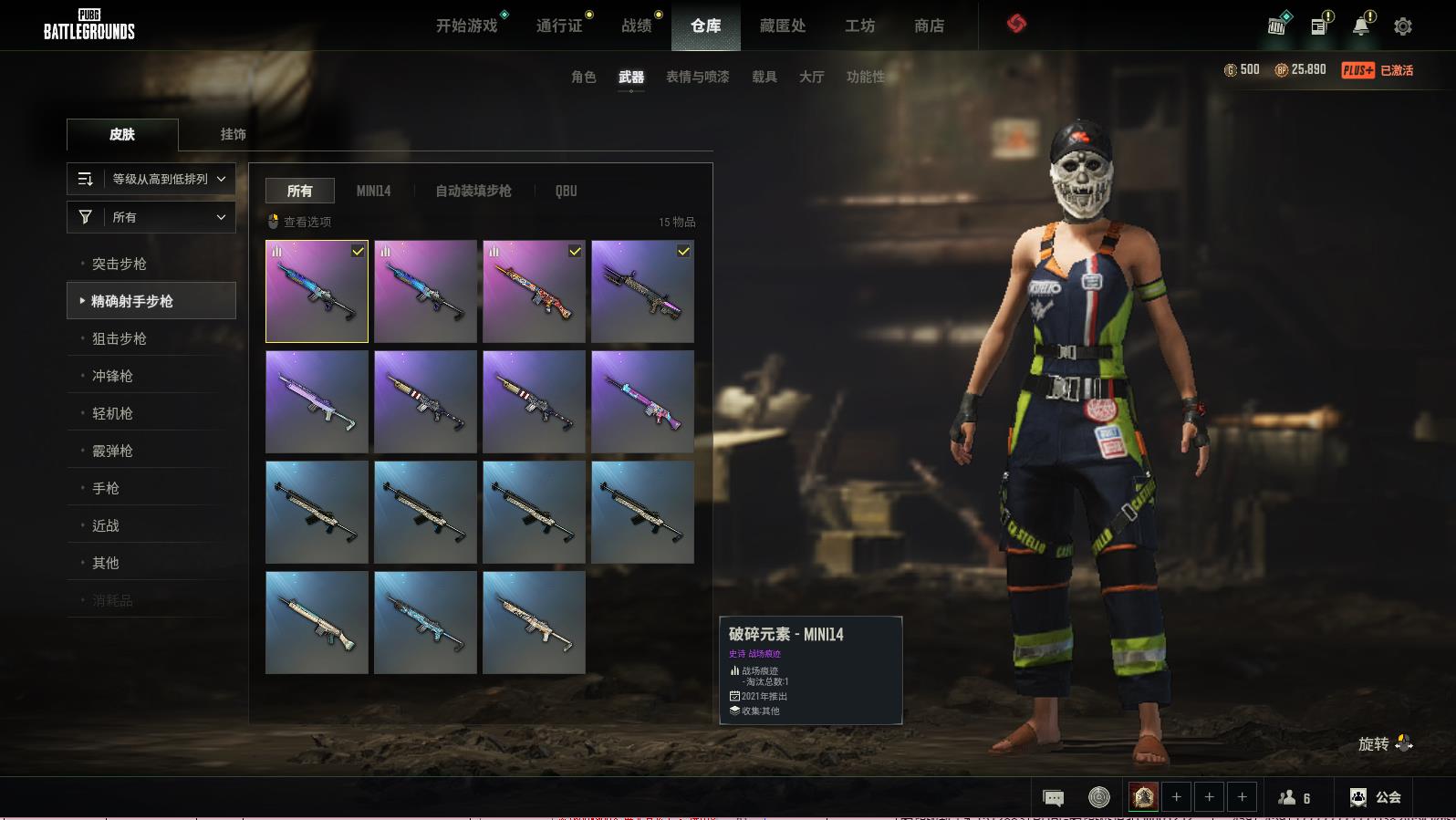This screenshot has width=1456, height=820.
Task: Open the chat window icon
Action: click(1053, 798)
